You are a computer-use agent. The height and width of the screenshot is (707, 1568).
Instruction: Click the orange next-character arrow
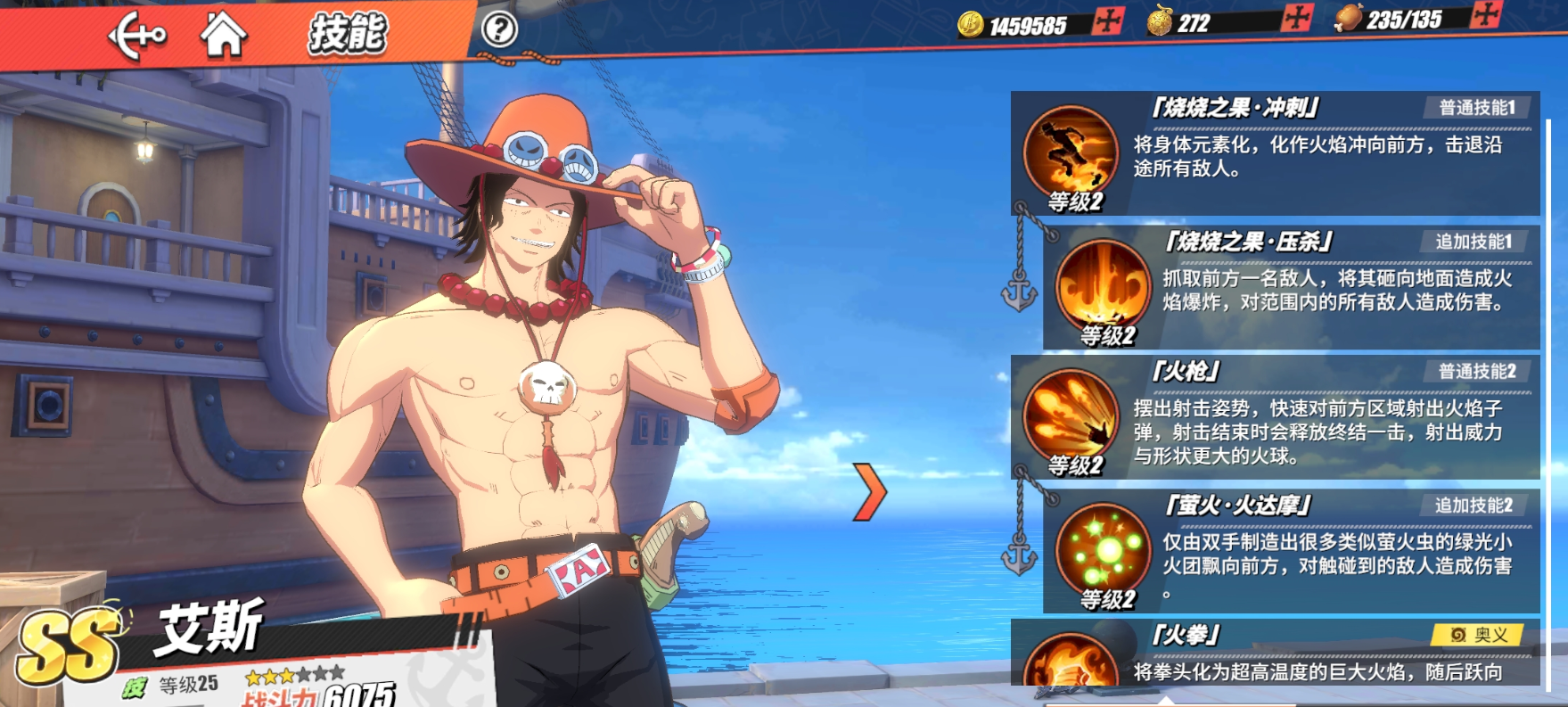(x=869, y=491)
